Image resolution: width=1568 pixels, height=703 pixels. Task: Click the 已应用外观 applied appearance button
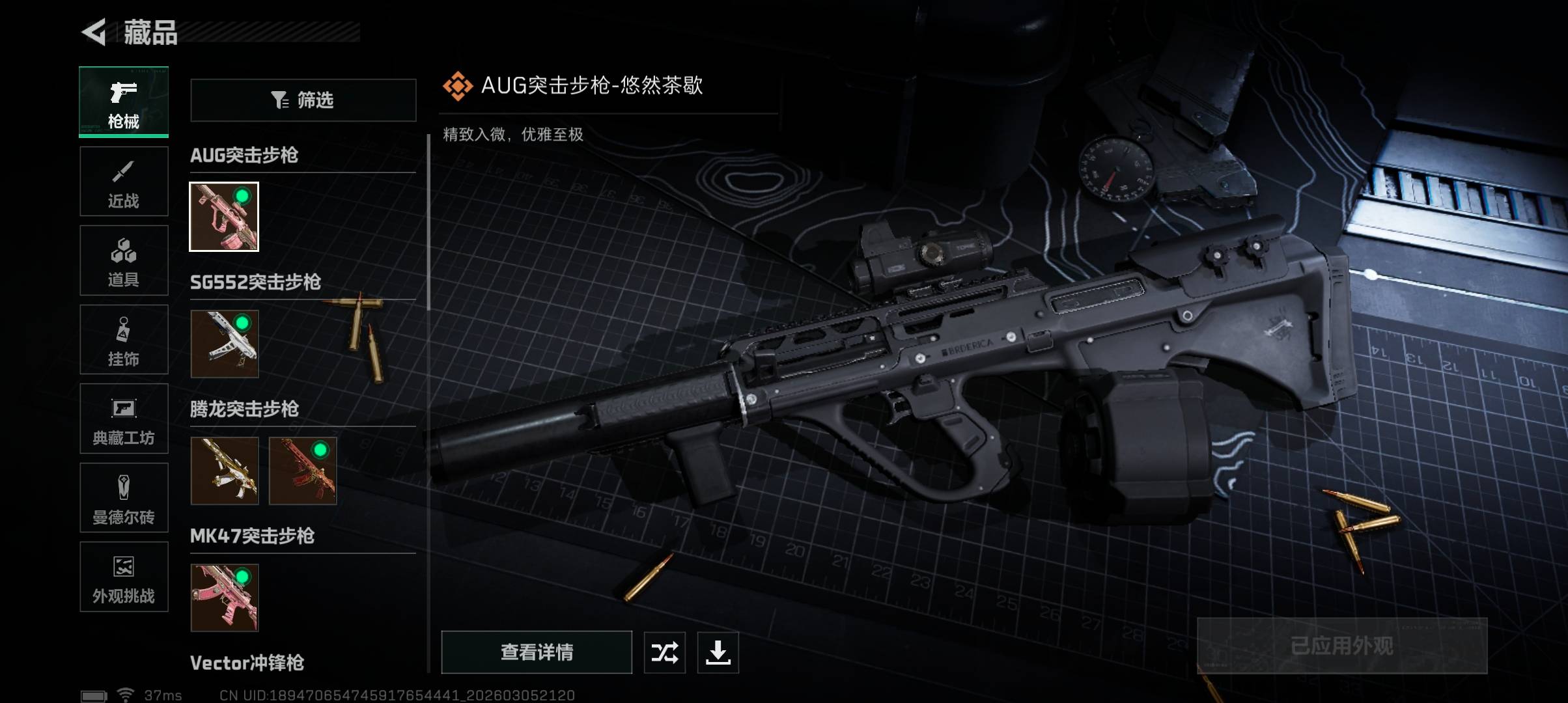point(1342,646)
